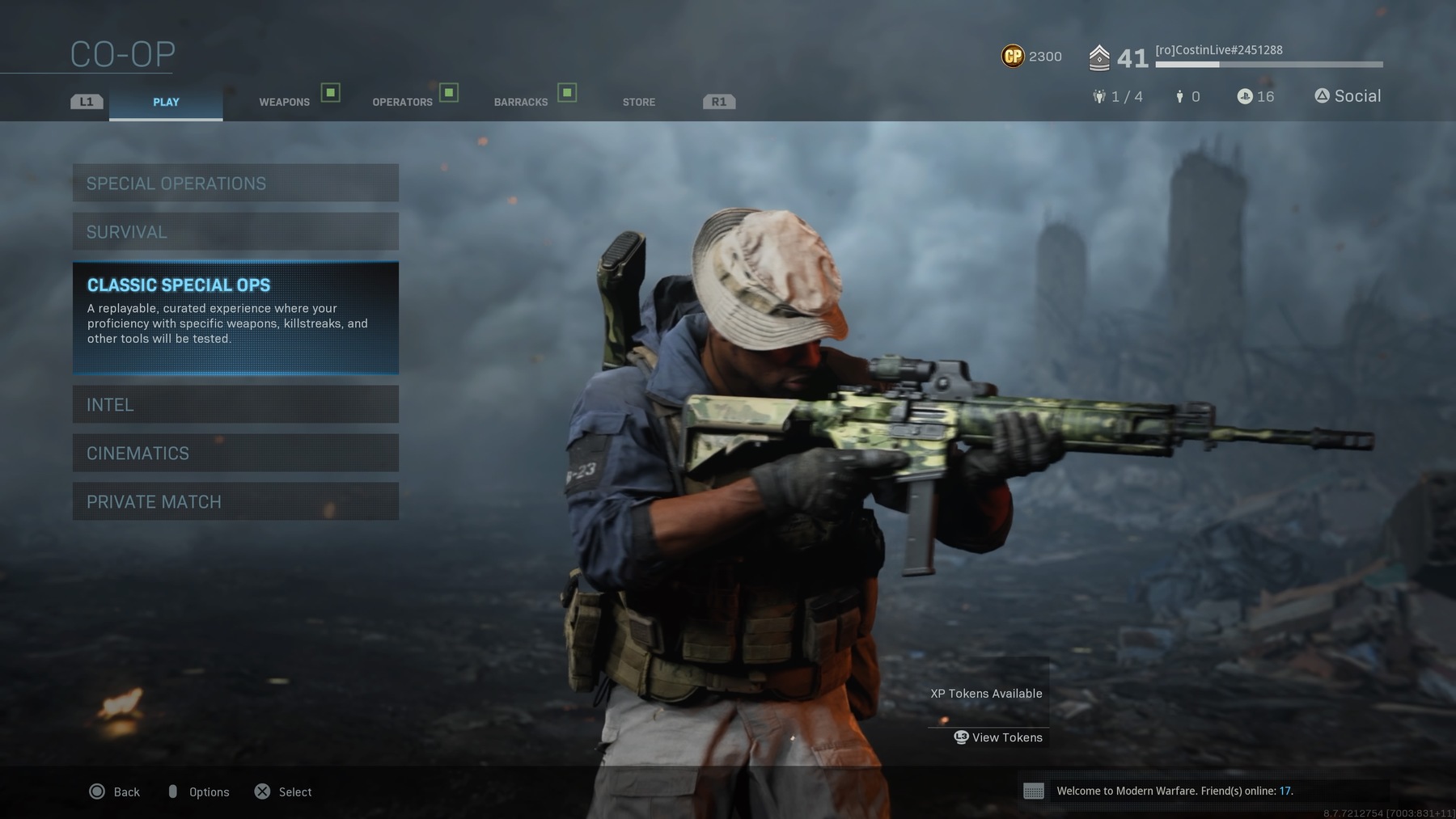Select the Survival menu entry

(235, 232)
